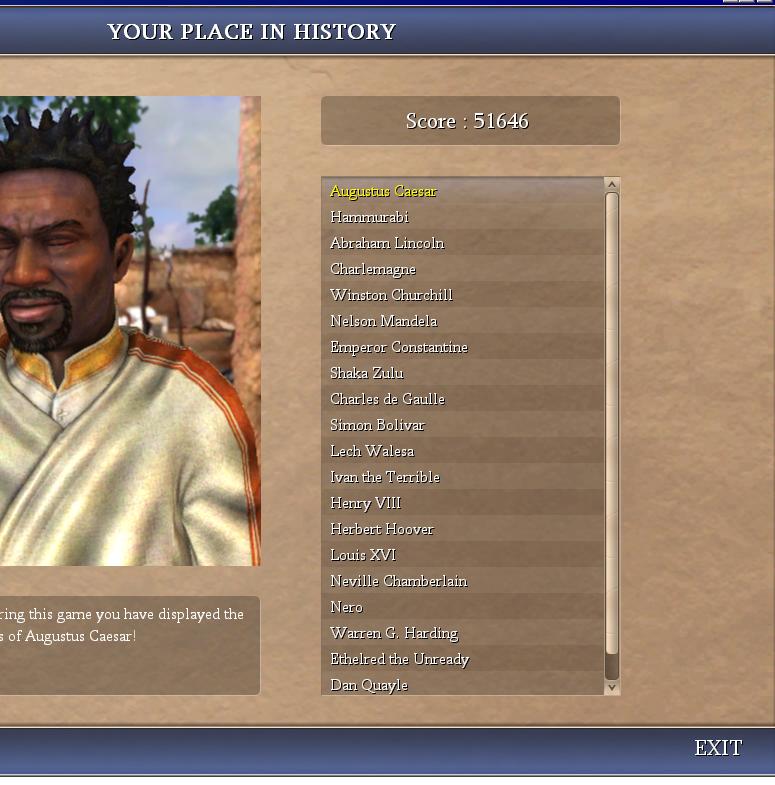Select the Charlemagne entry
Viewport: 775px width, 785px height.
[373, 269]
